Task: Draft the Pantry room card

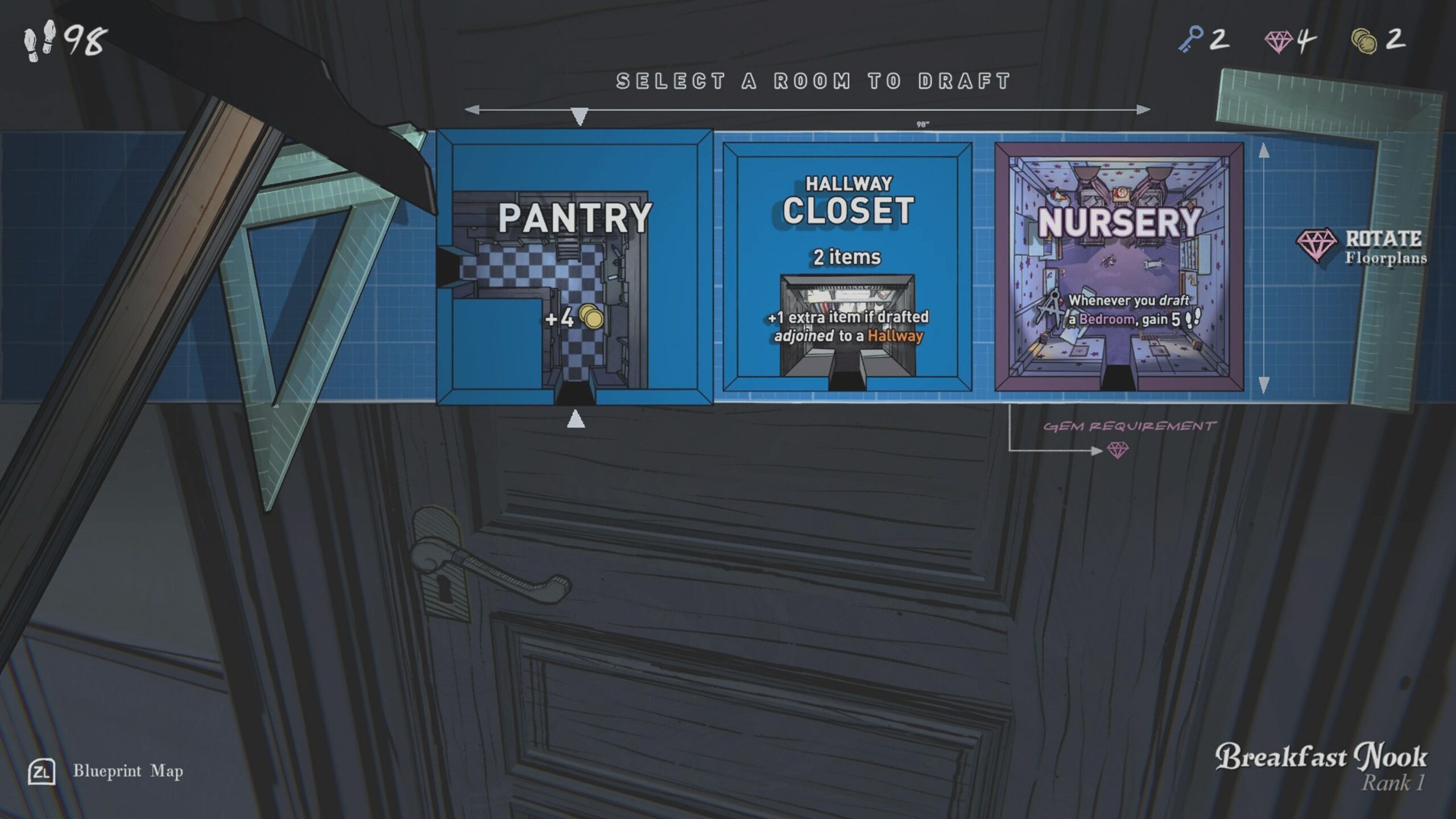Action: coord(574,267)
